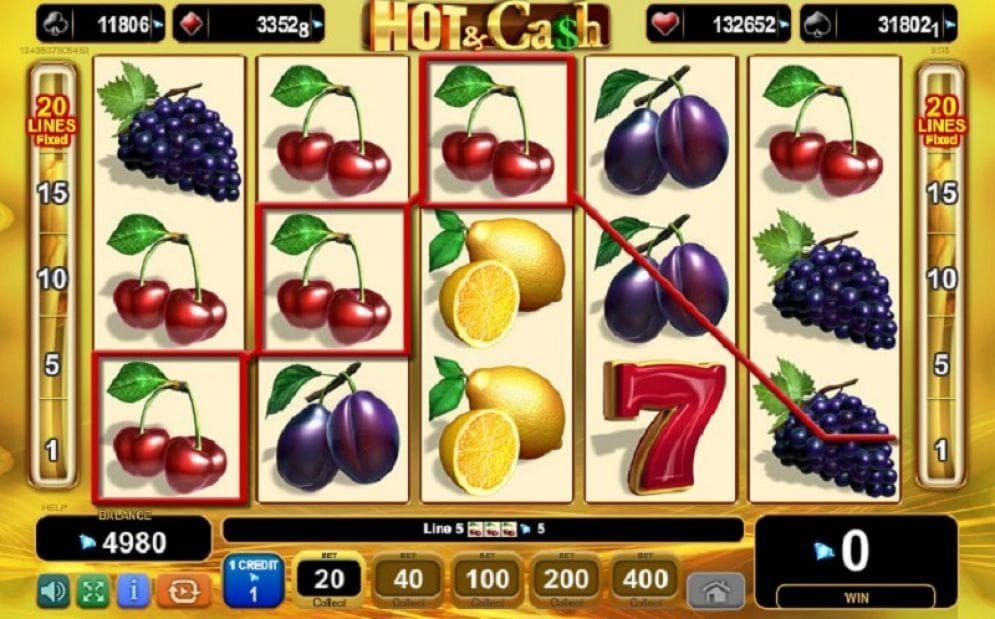Click the grey home button

(716, 591)
